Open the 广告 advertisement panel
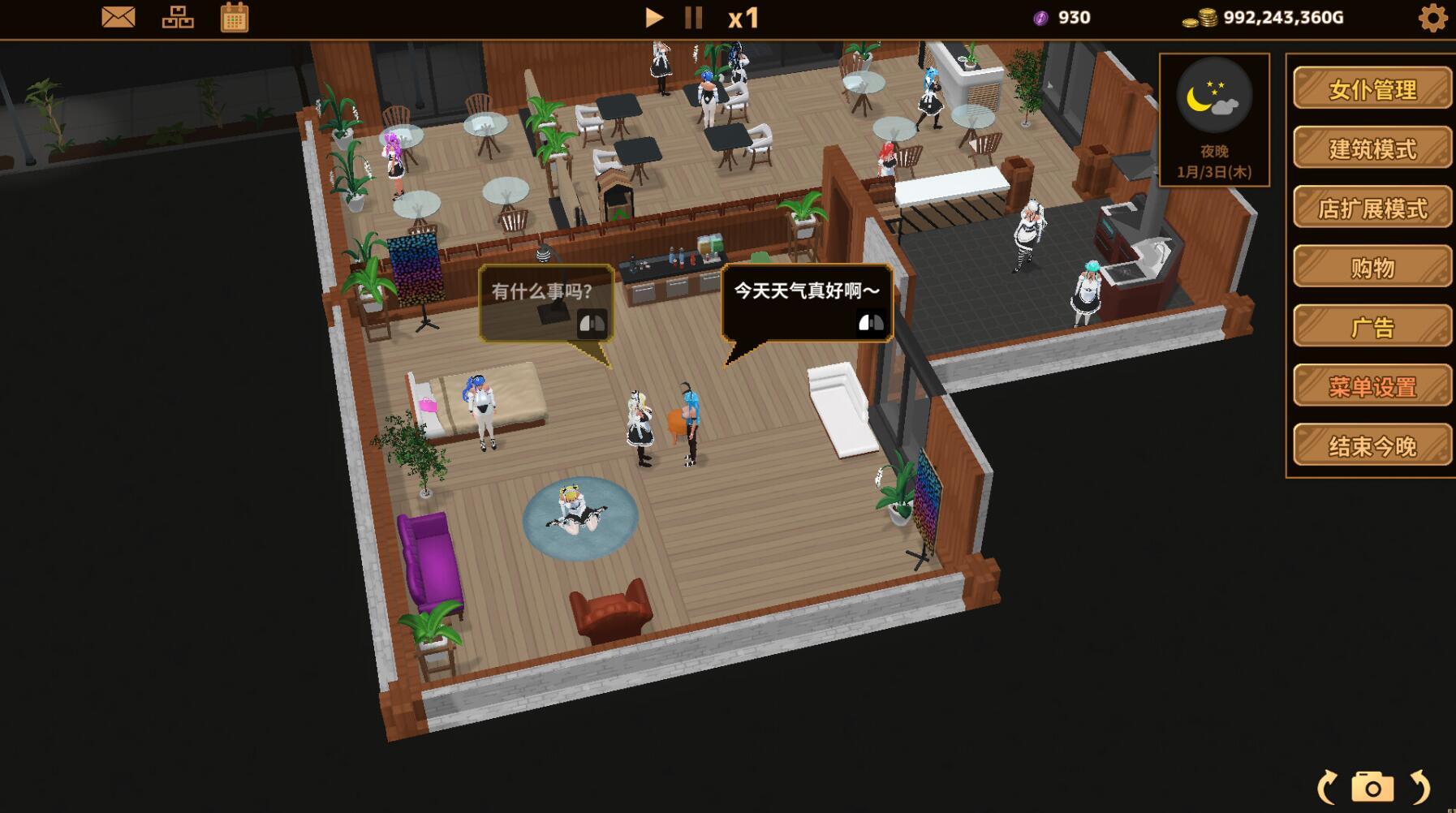 1372,327
